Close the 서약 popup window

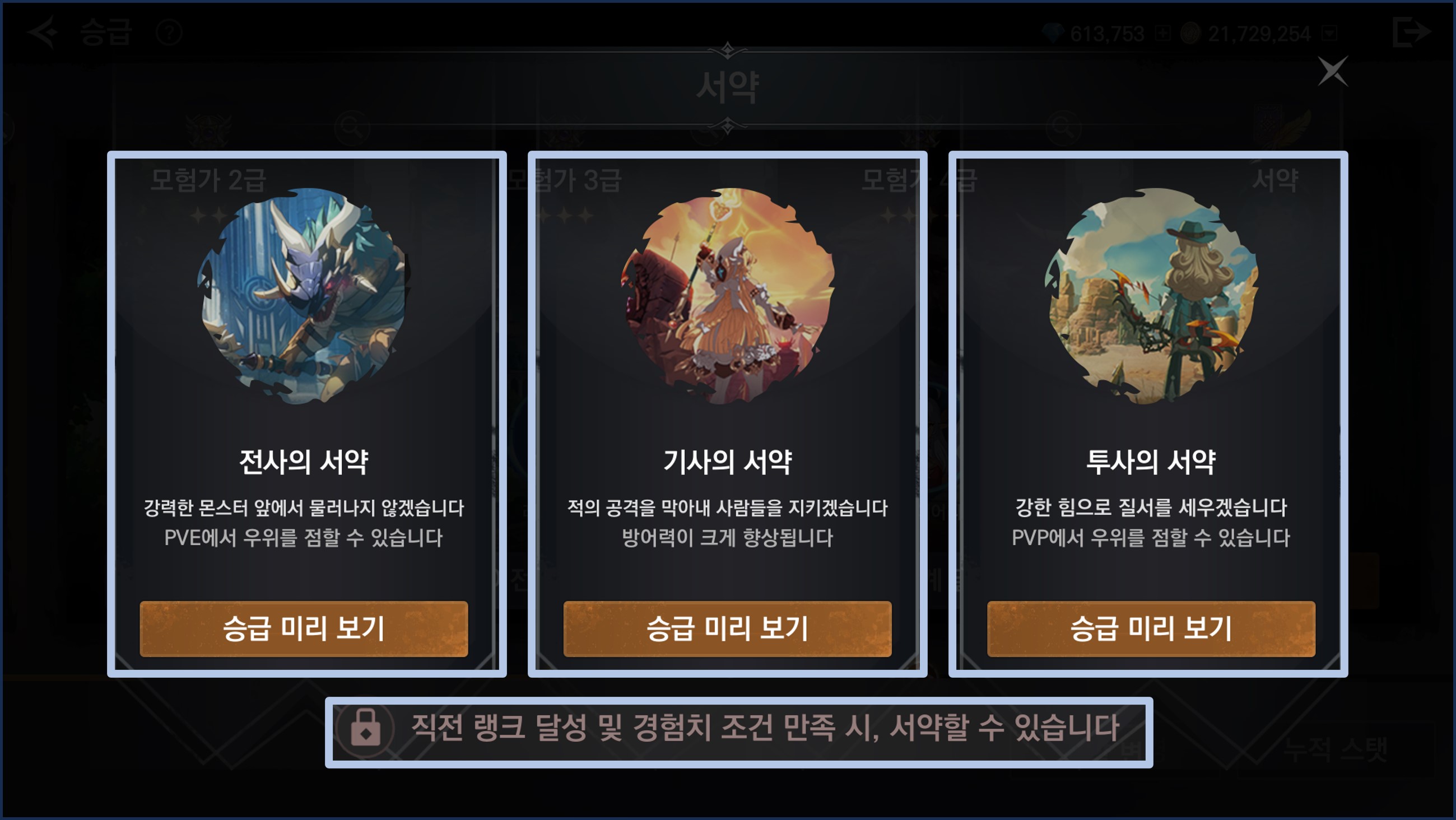(1333, 71)
